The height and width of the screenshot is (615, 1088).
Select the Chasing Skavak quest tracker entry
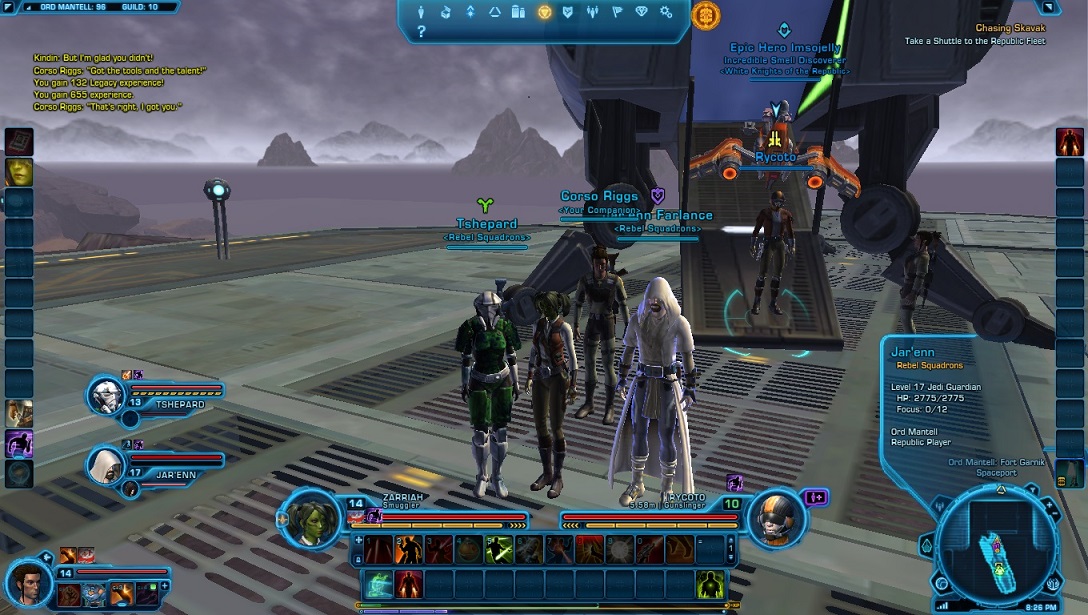pyautogui.click(x=1011, y=28)
